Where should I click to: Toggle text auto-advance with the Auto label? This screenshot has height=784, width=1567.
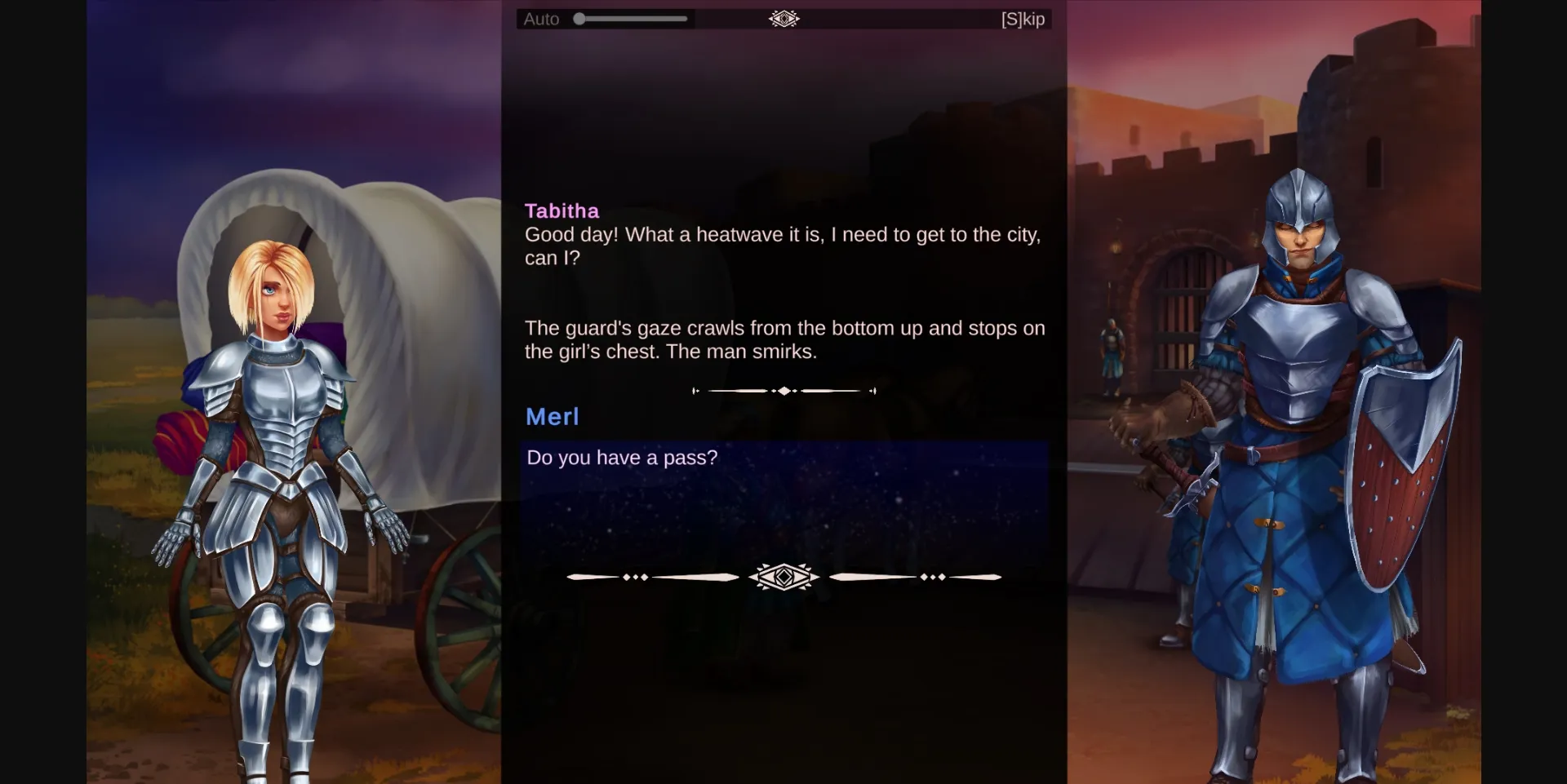pyautogui.click(x=541, y=18)
